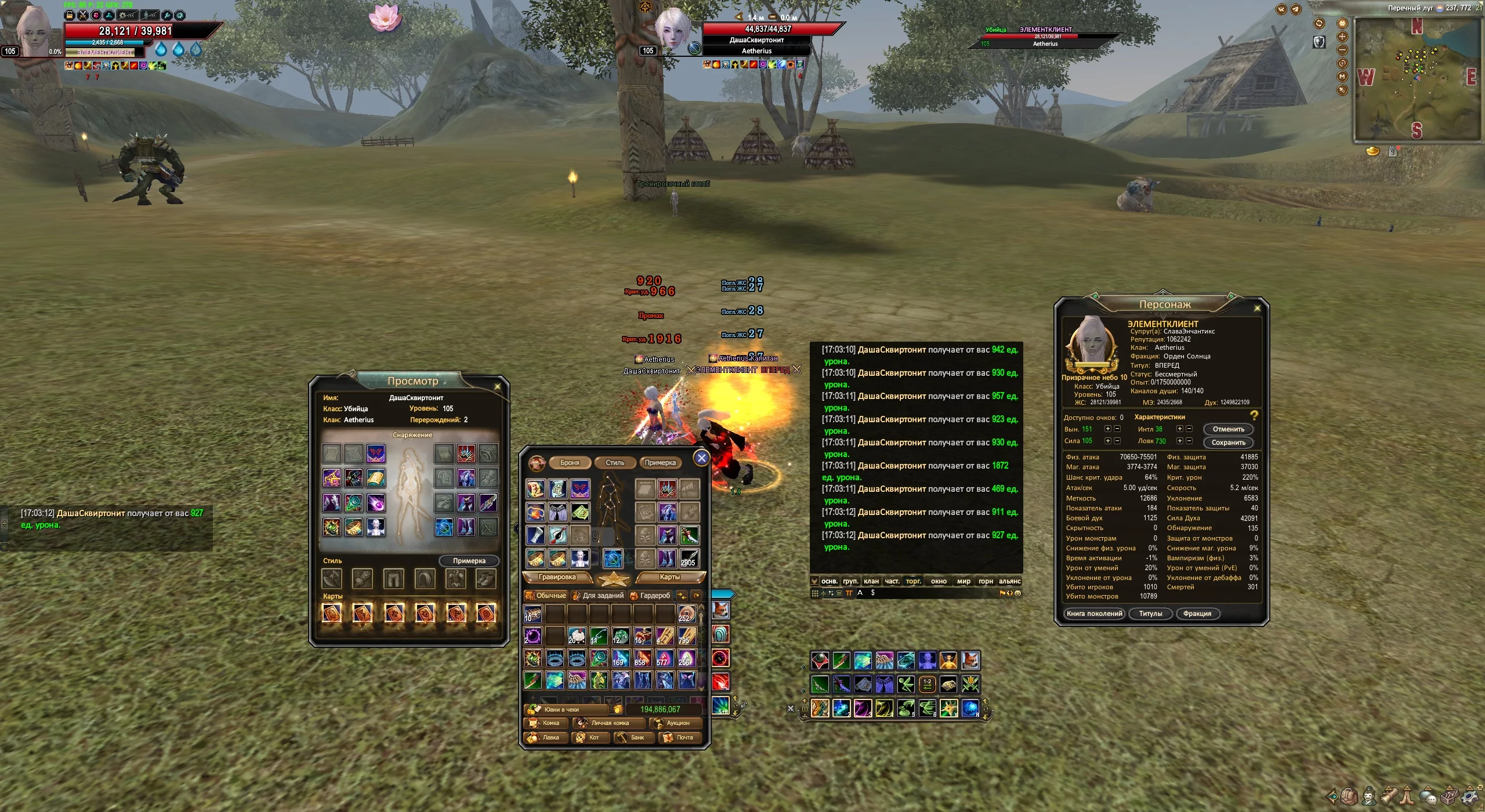Viewport: 1485px width, 812px height.
Task: Open the Стиль tab in inventory
Action: point(615,462)
